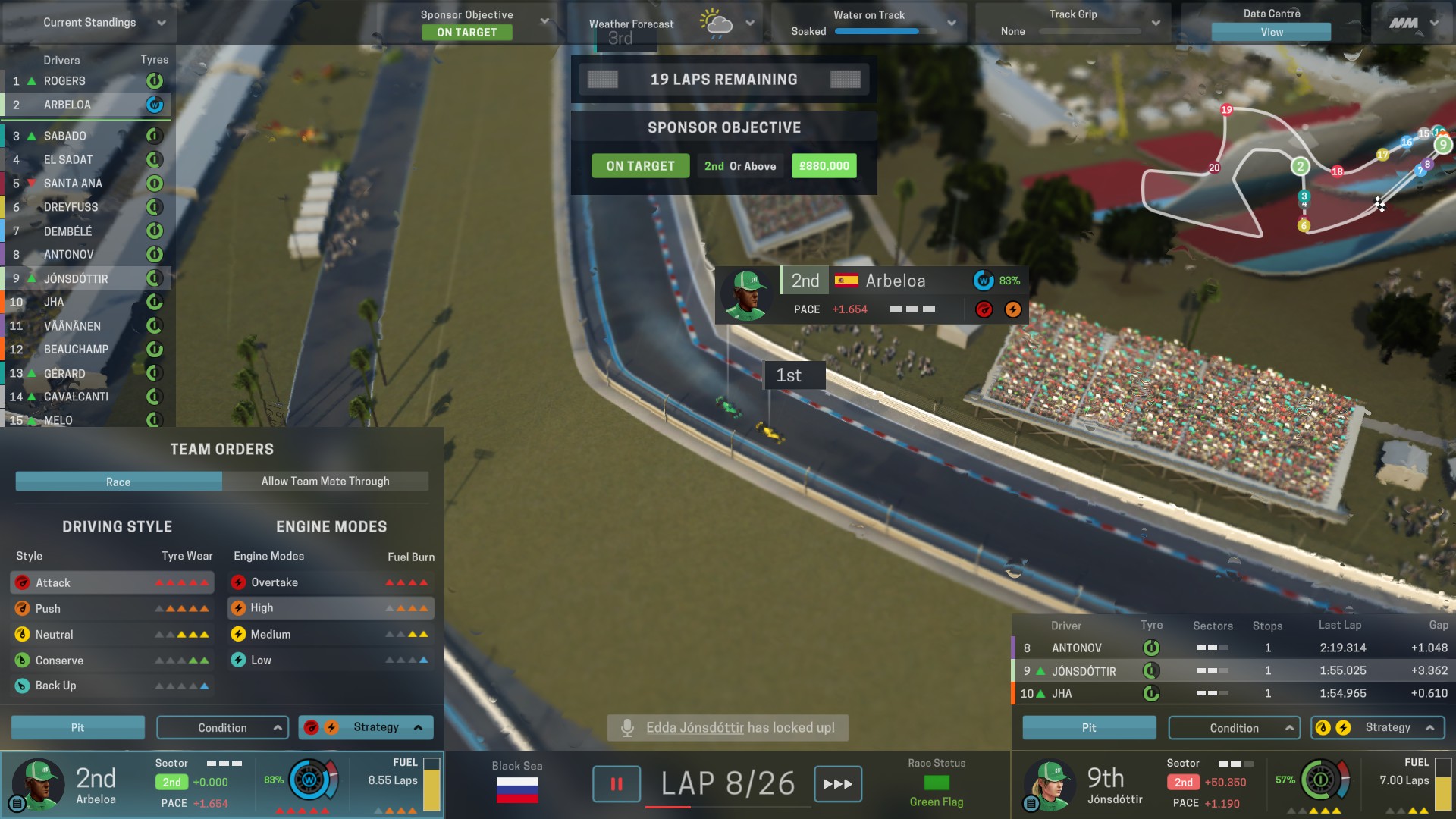Select Rogers in the standings list
Viewport: 1456px width, 819px height.
(x=64, y=81)
